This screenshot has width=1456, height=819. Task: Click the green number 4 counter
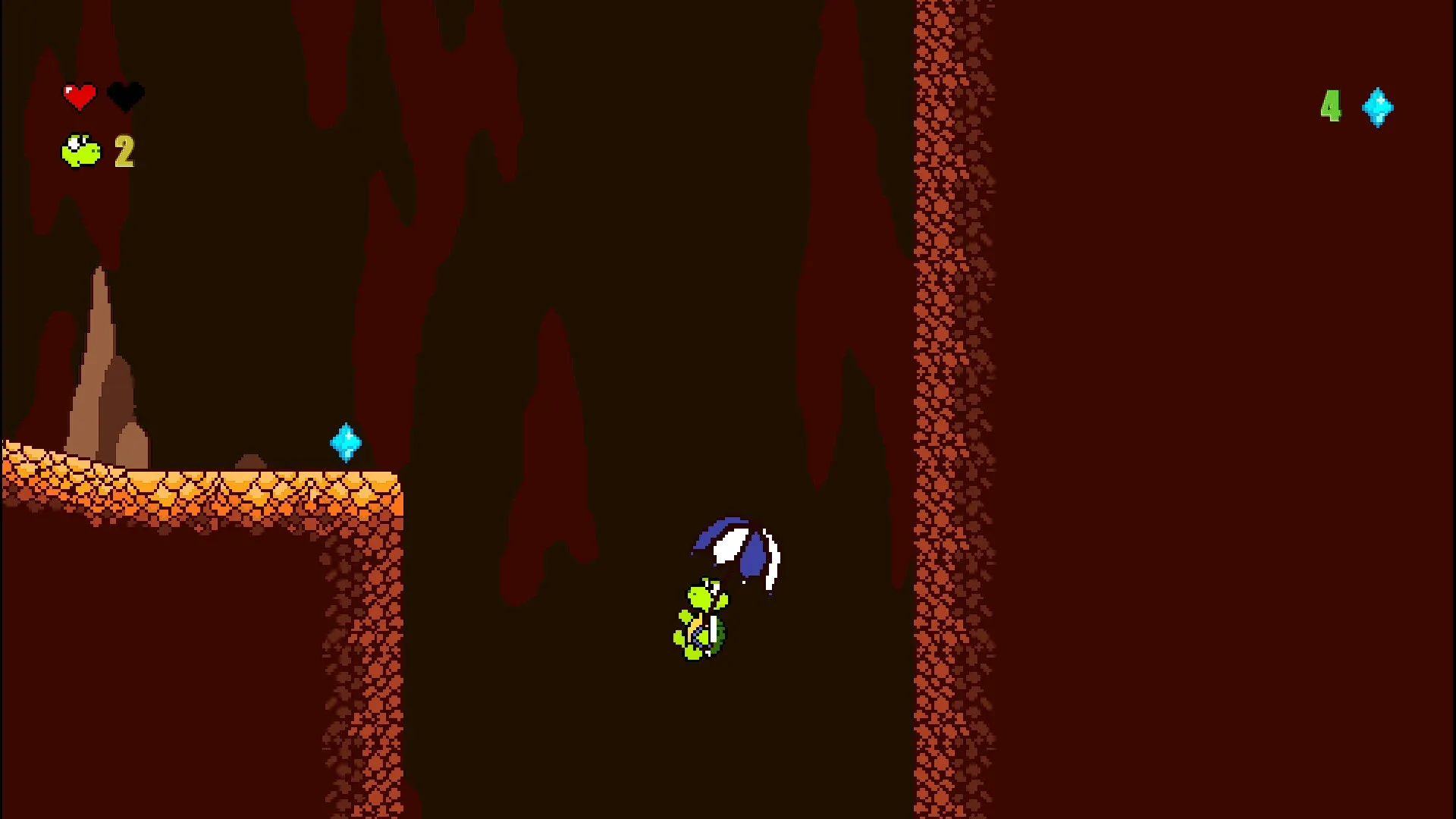pos(1332,107)
